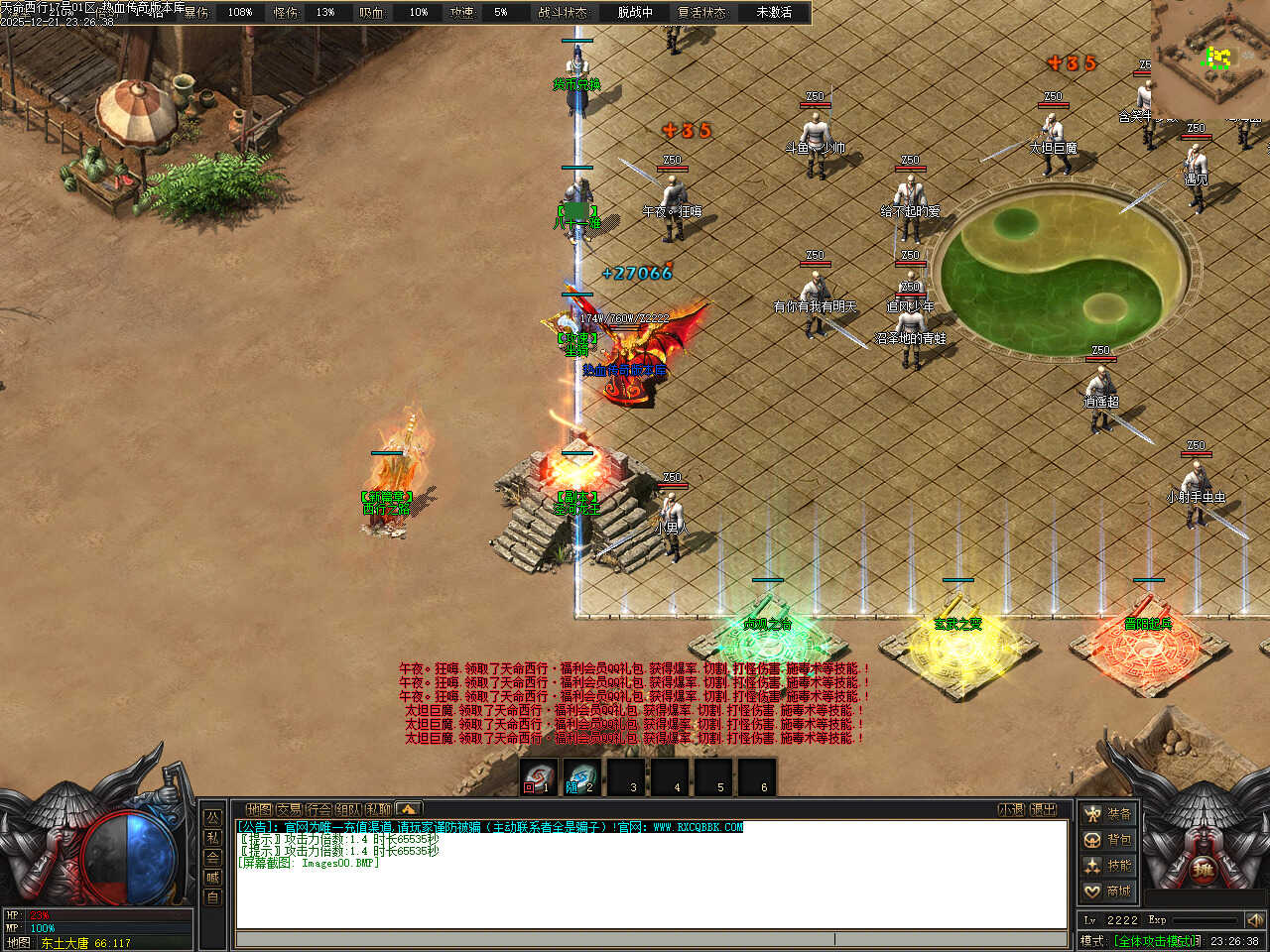Open the 装备 equipment panel
Screen dimensions: 1270x952
tap(1107, 814)
